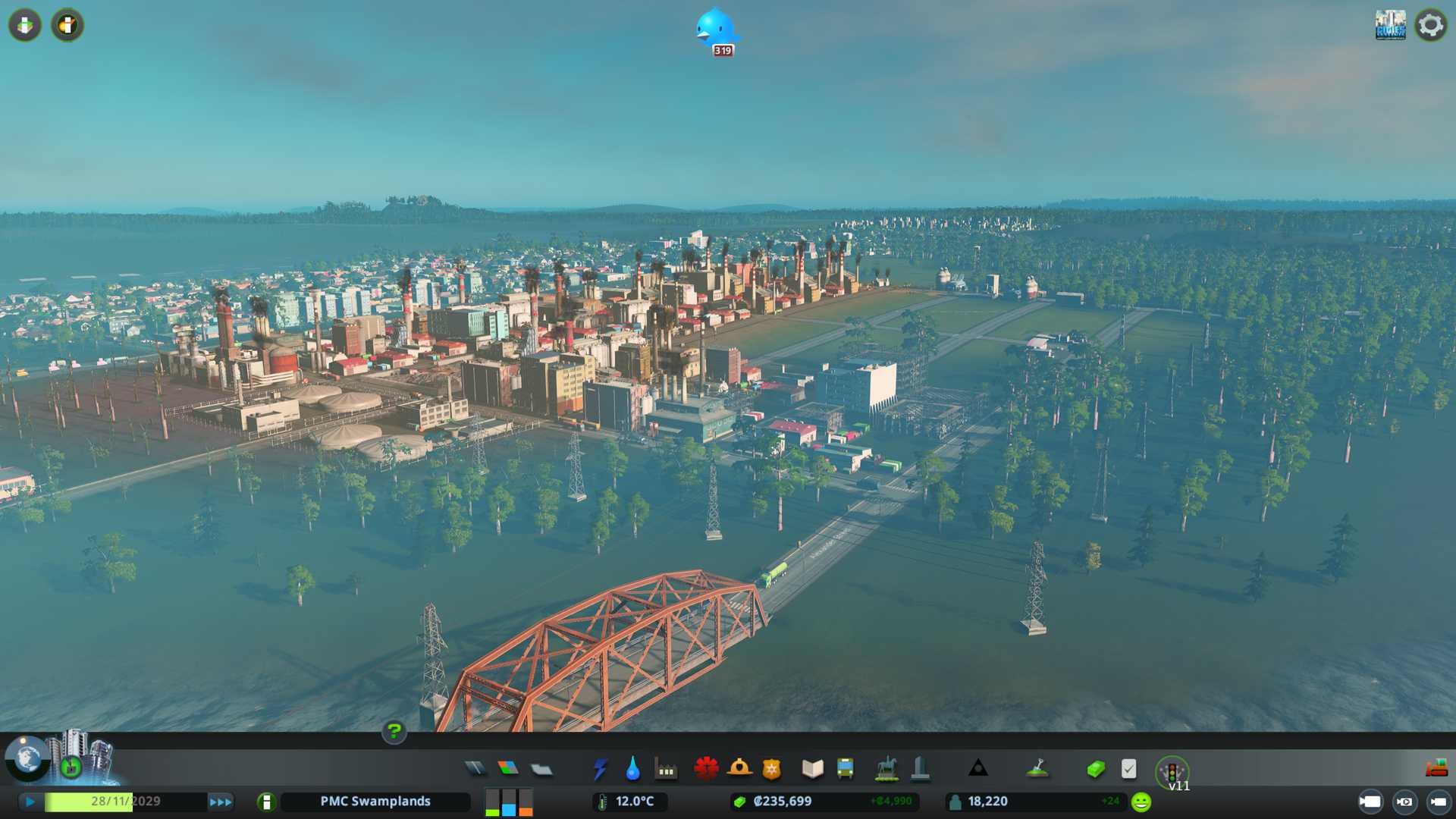Toggle the play/pause simulation button

pos(30,802)
